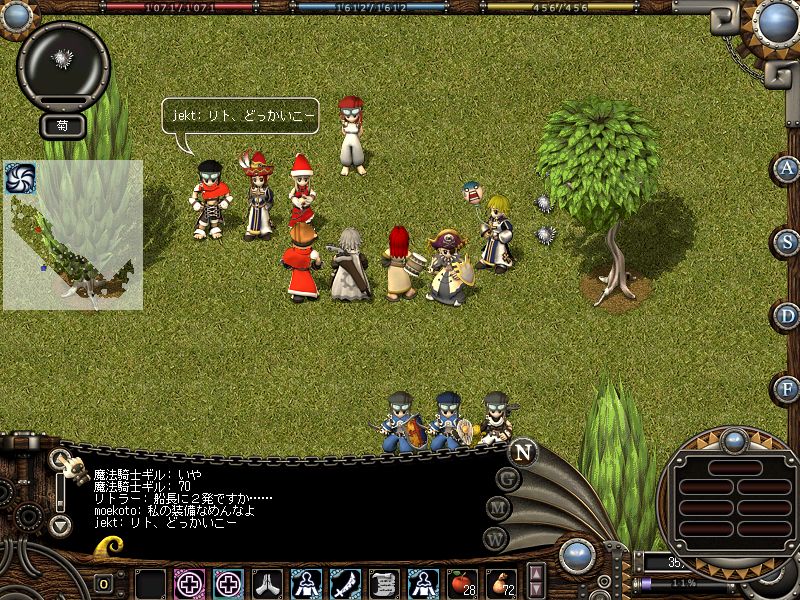This screenshot has height=600, width=800.
Task: Use the red apple item slot
Action: (461, 581)
